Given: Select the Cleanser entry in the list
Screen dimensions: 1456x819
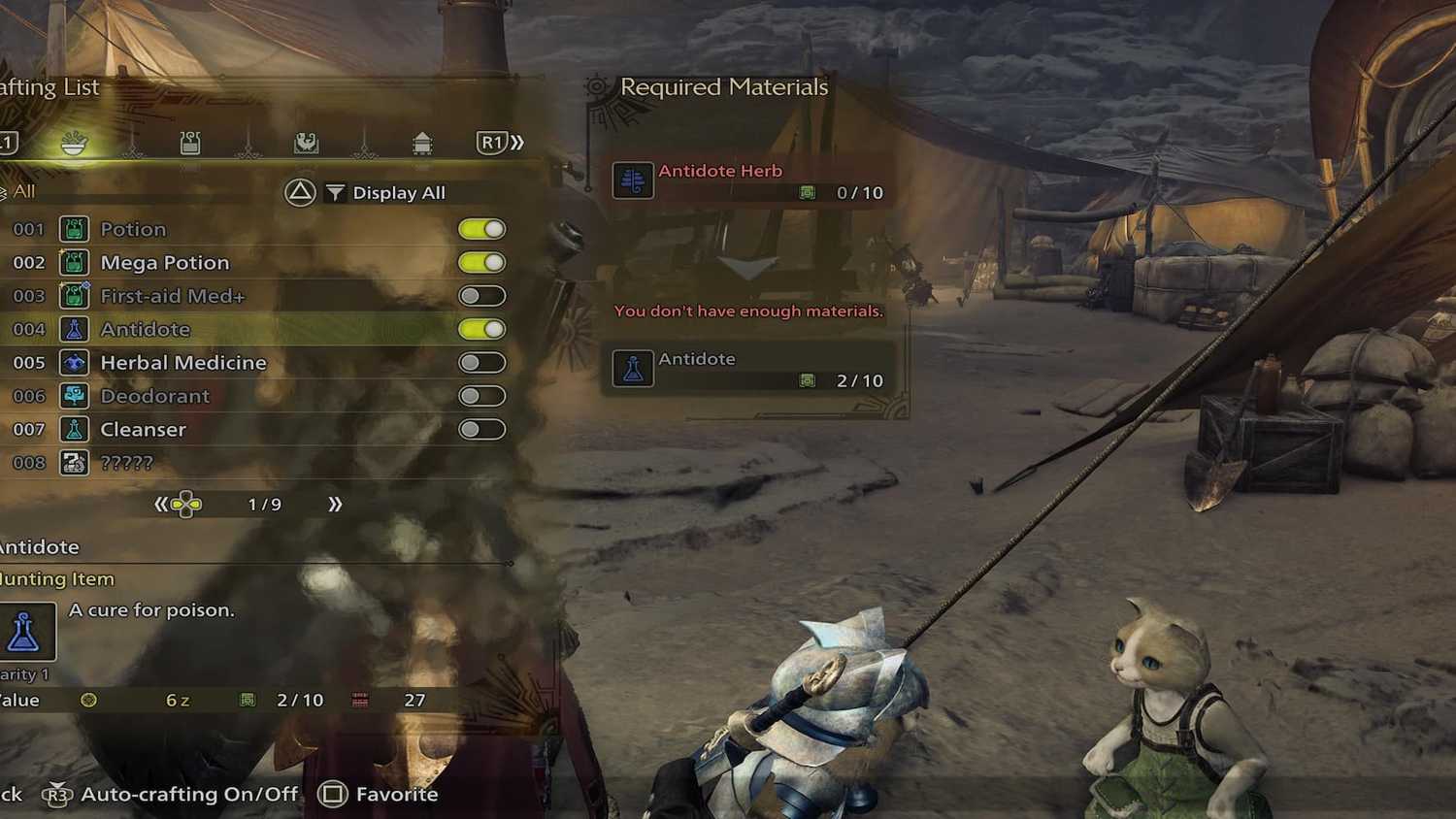Looking at the screenshot, I should click(143, 429).
